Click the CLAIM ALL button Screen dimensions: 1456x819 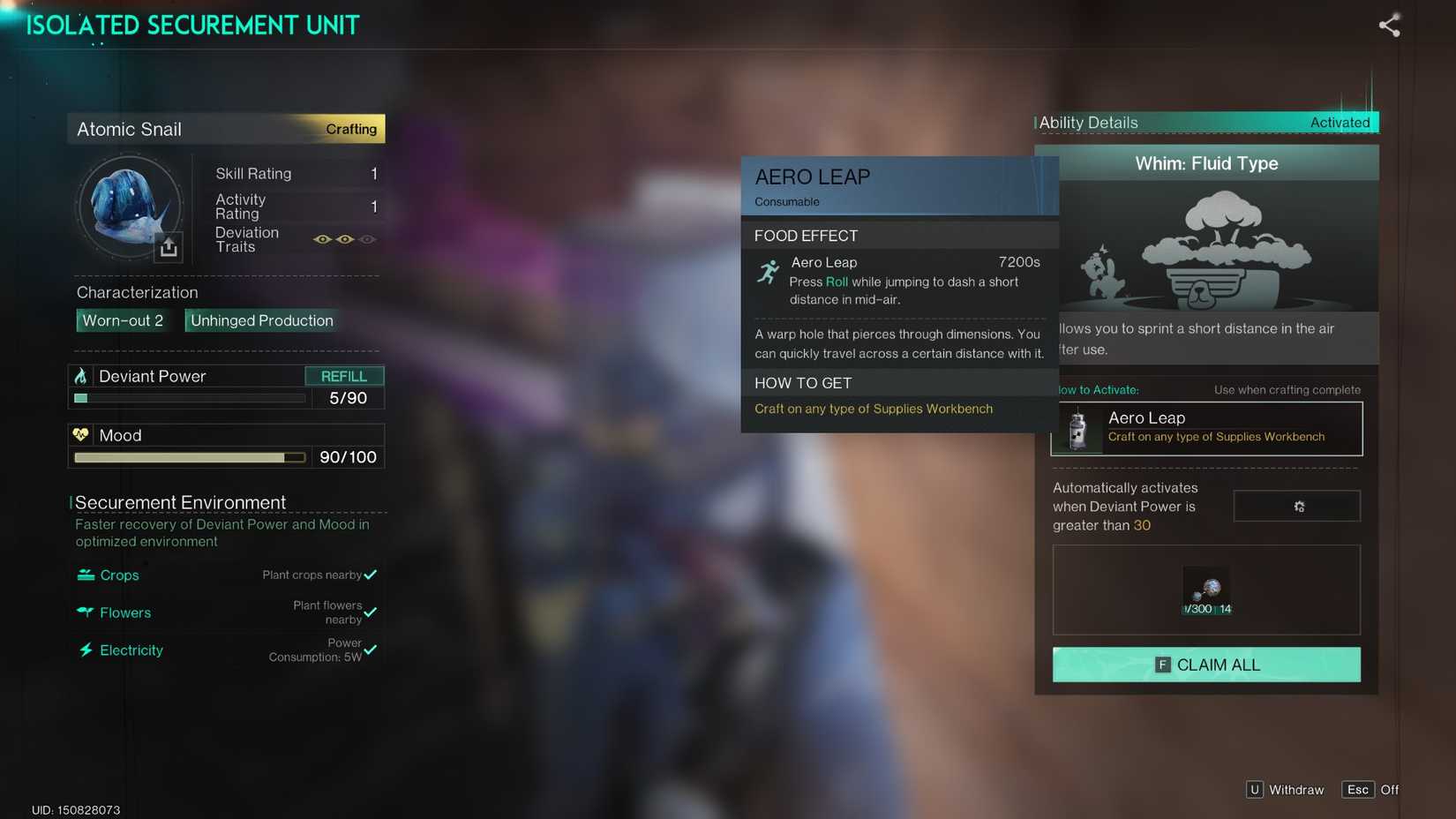click(1205, 665)
